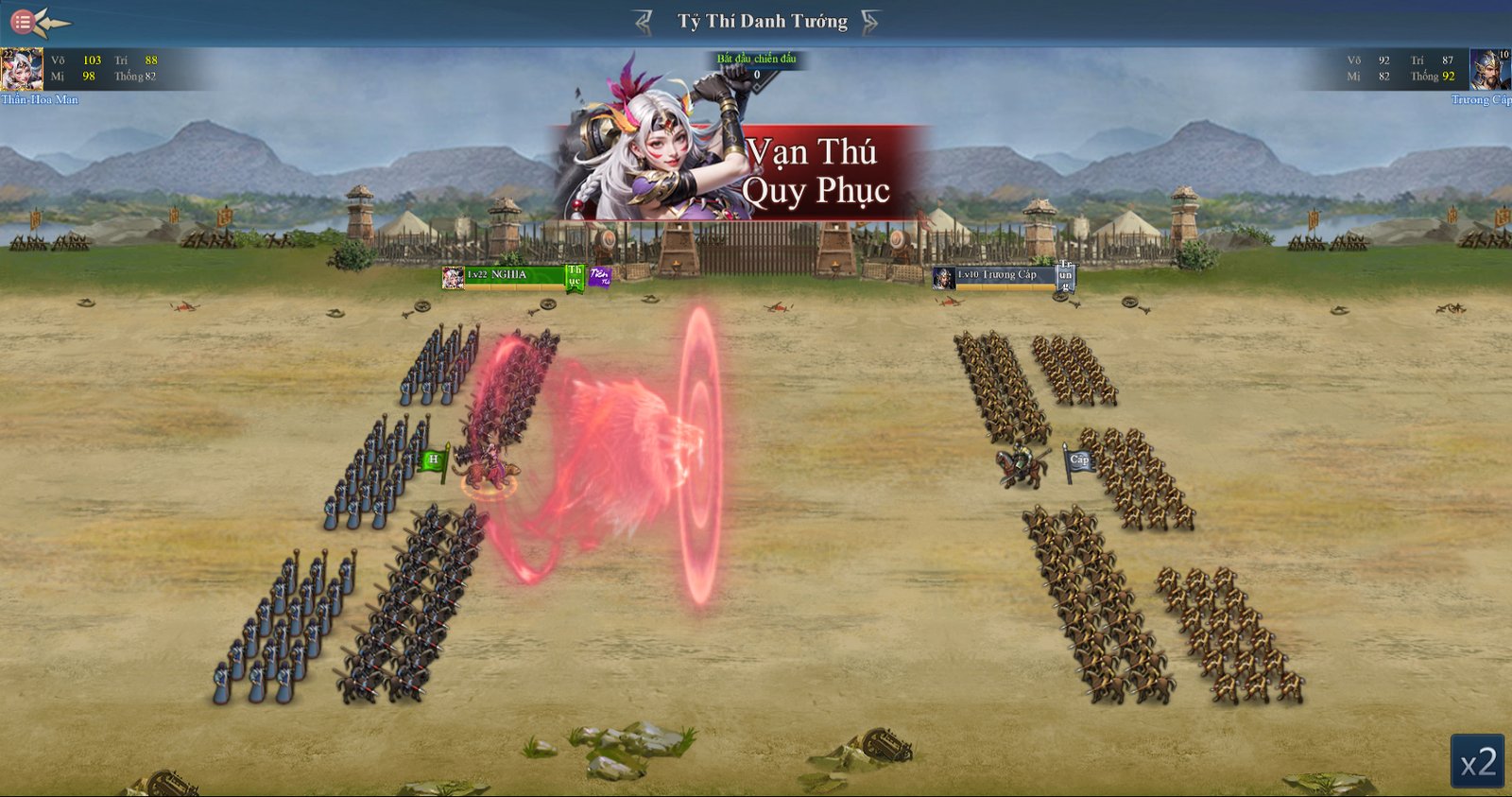Select Thần-Hỏa Man hero portrait
This screenshot has width=1512, height=797.
(x=21, y=69)
